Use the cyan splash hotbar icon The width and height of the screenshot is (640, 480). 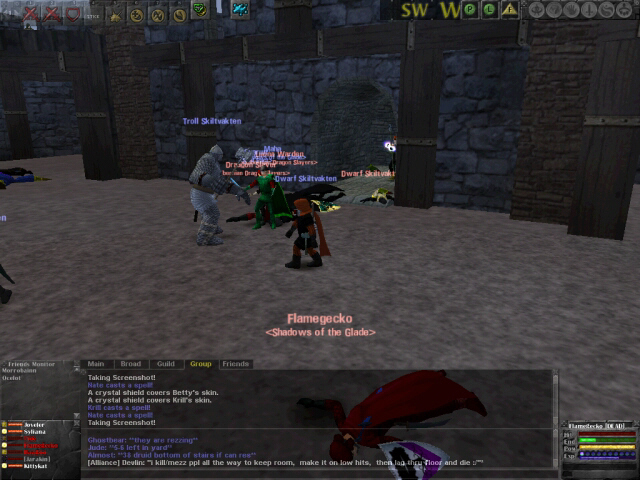240,10
